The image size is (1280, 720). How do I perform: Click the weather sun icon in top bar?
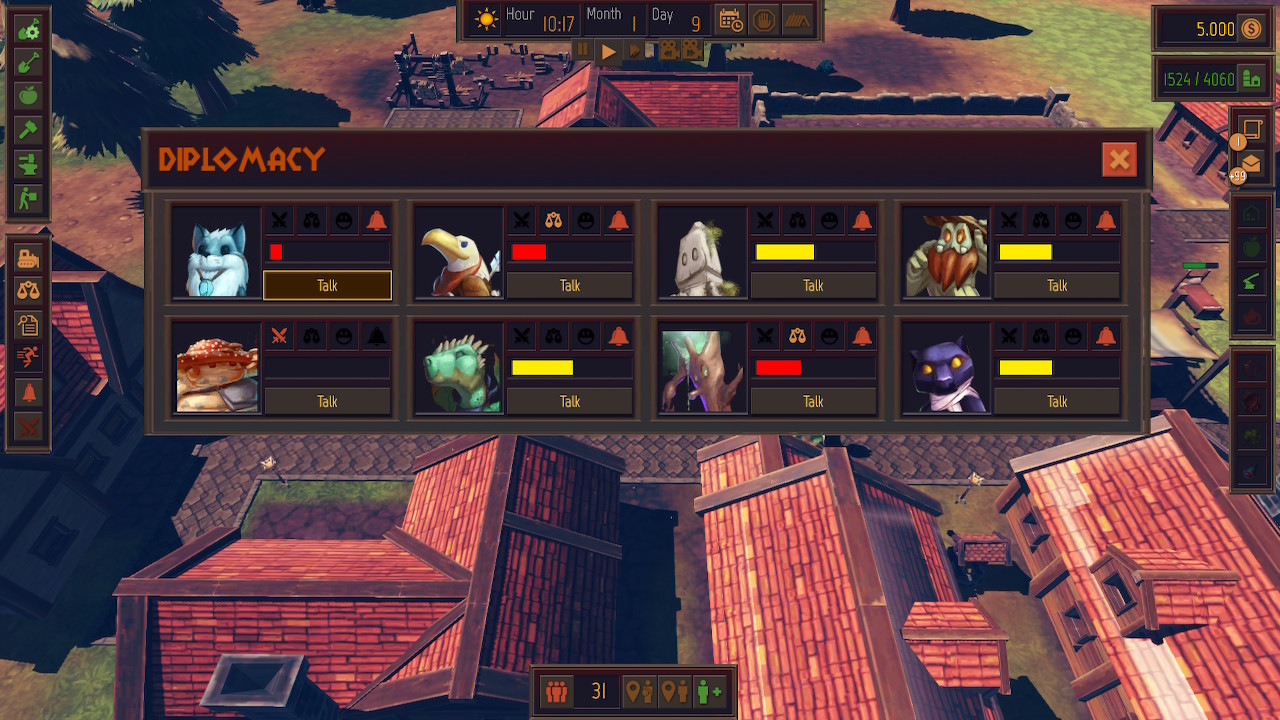[486, 18]
